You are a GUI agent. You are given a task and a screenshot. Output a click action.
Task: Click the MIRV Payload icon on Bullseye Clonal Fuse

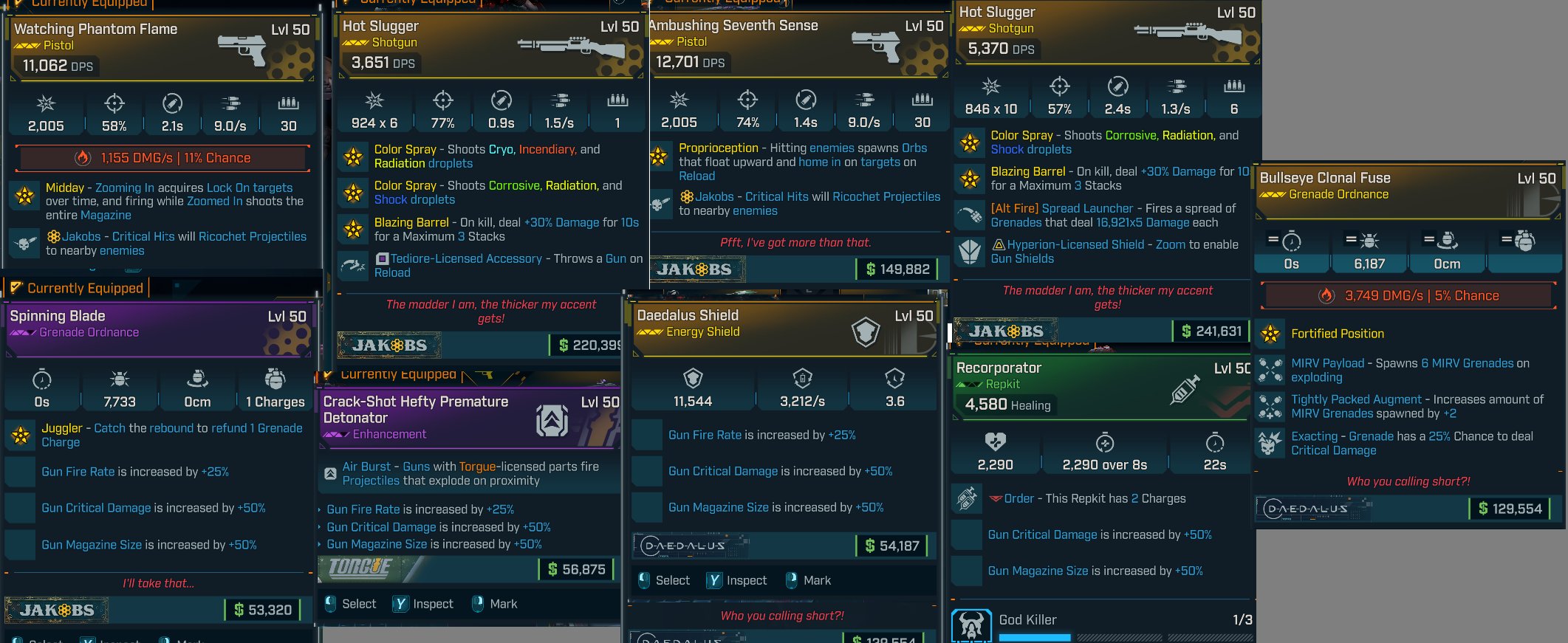tap(1269, 370)
